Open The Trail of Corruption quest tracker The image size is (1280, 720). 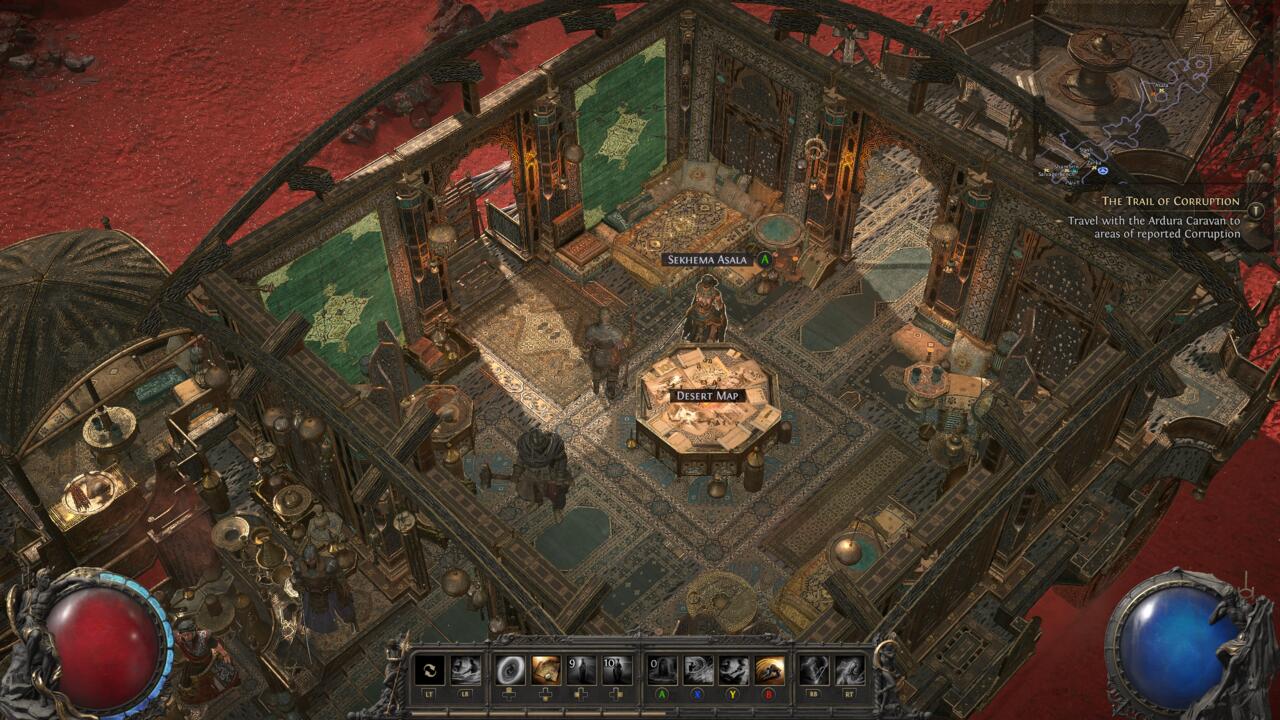(1170, 201)
